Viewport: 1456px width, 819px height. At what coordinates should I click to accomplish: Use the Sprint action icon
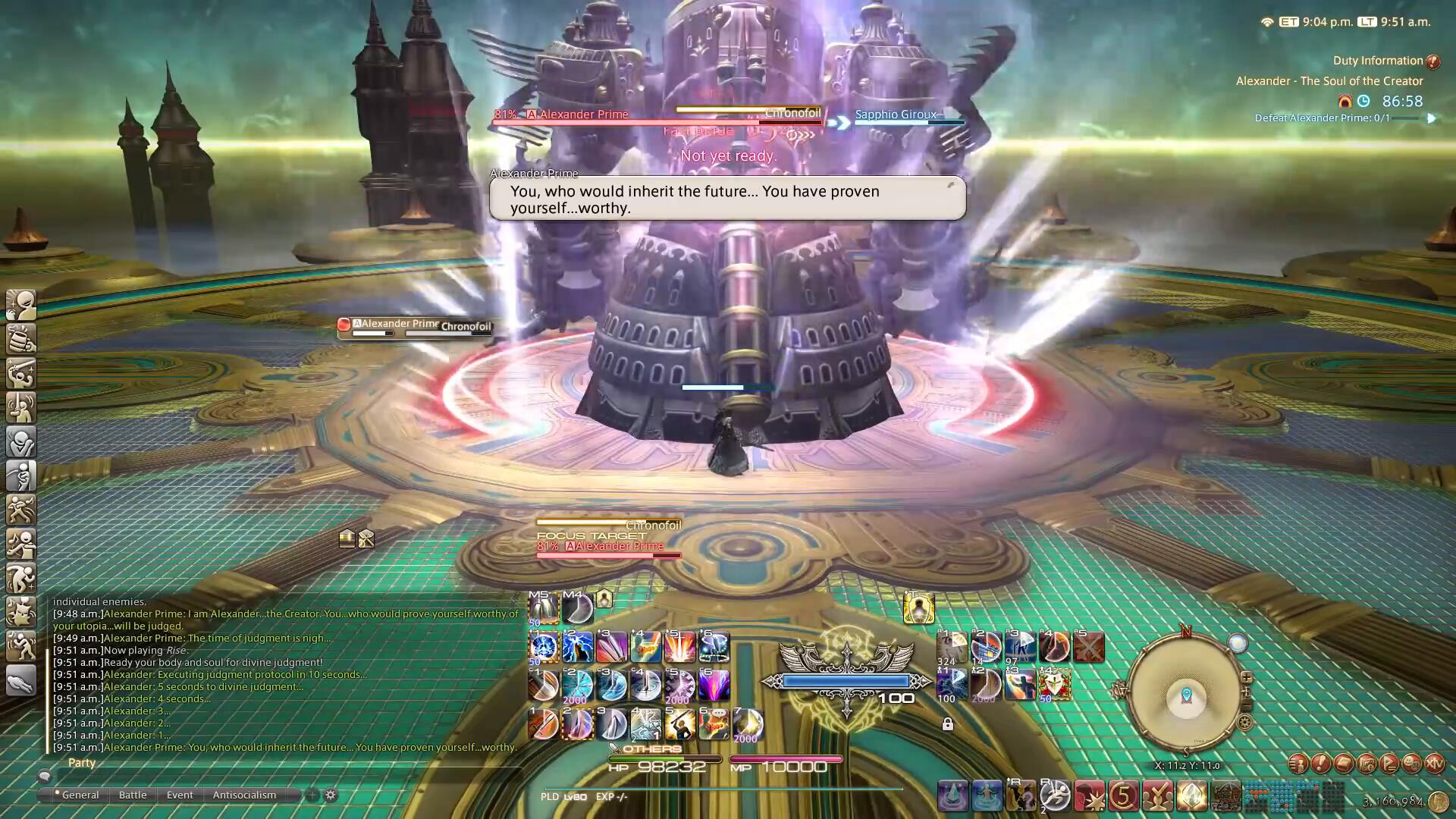(1055, 796)
